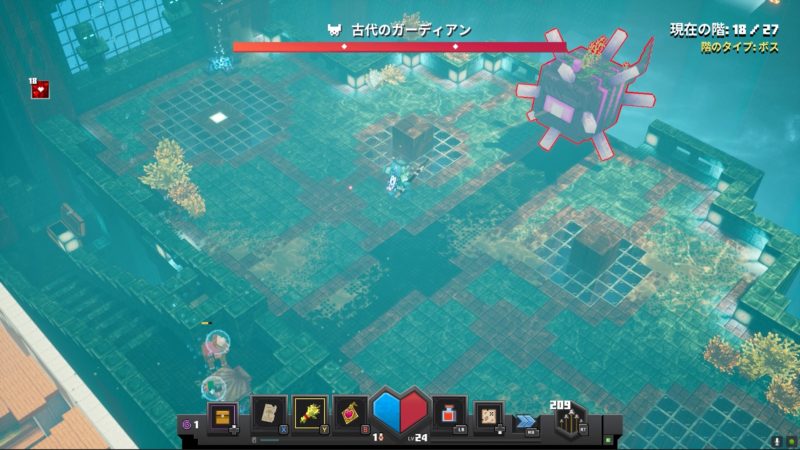Use the parchment scroll artifact
This screenshot has height=450, width=800.
coord(267,412)
